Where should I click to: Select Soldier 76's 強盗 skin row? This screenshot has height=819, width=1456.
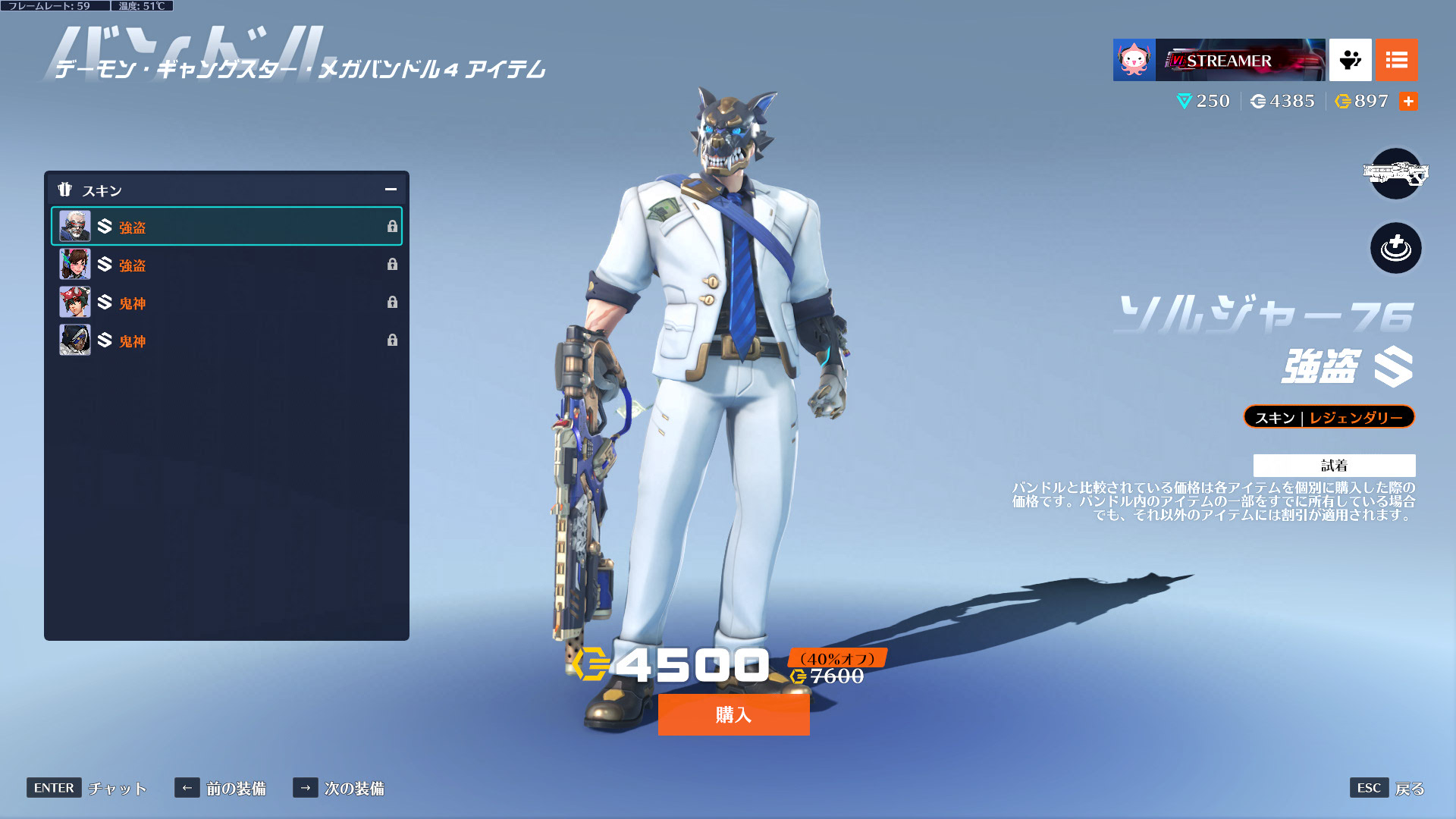tap(226, 227)
